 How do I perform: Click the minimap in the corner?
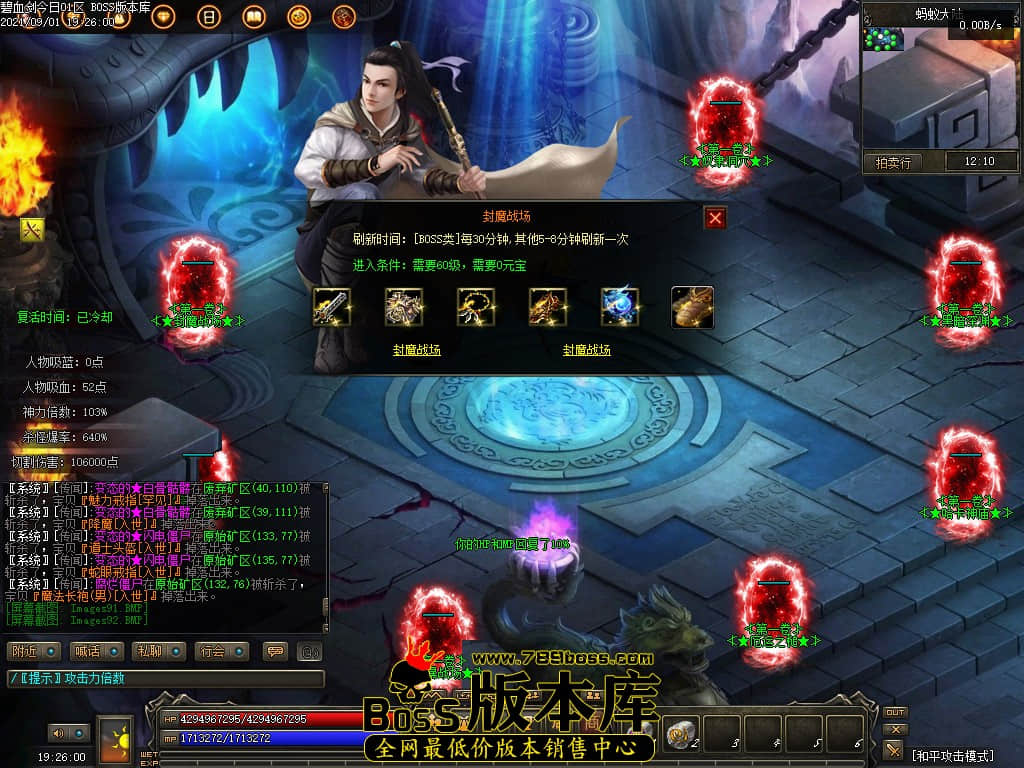884,39
